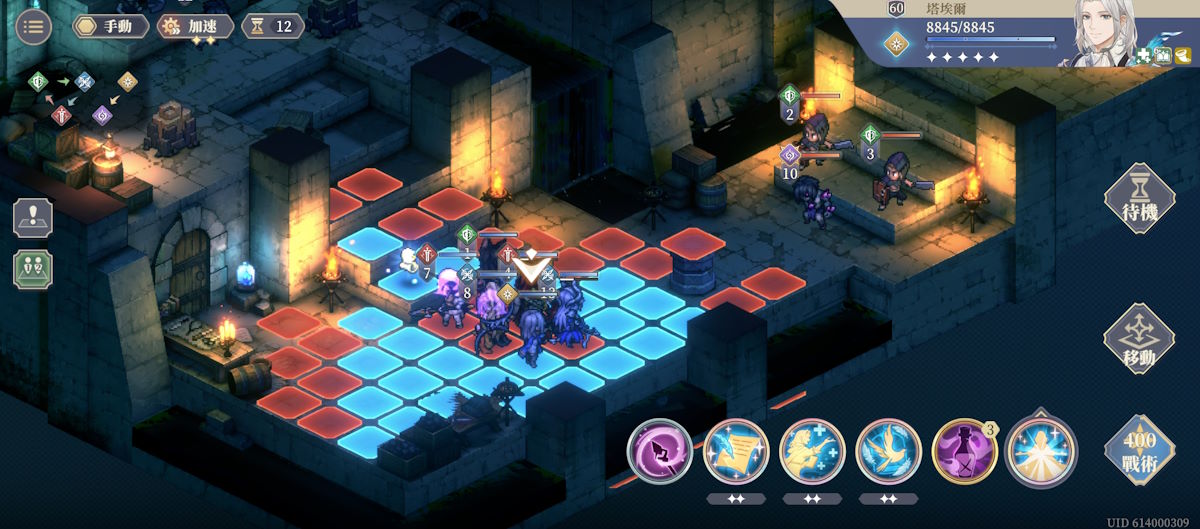Open the exclamation-mark tile info button

33,218
